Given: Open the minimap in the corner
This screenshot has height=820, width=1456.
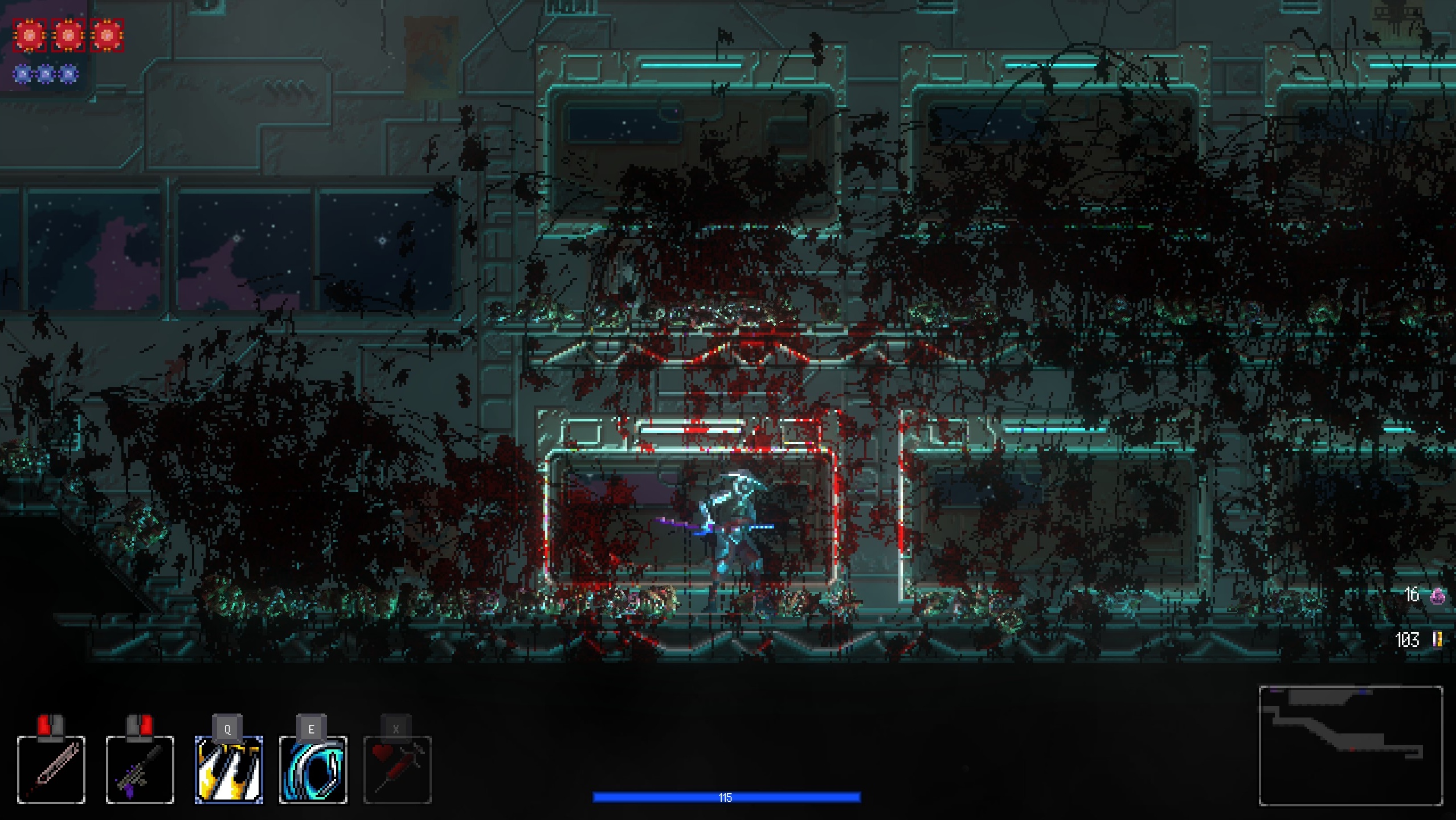Looking at the screenshot, I should coord(1350,745).
